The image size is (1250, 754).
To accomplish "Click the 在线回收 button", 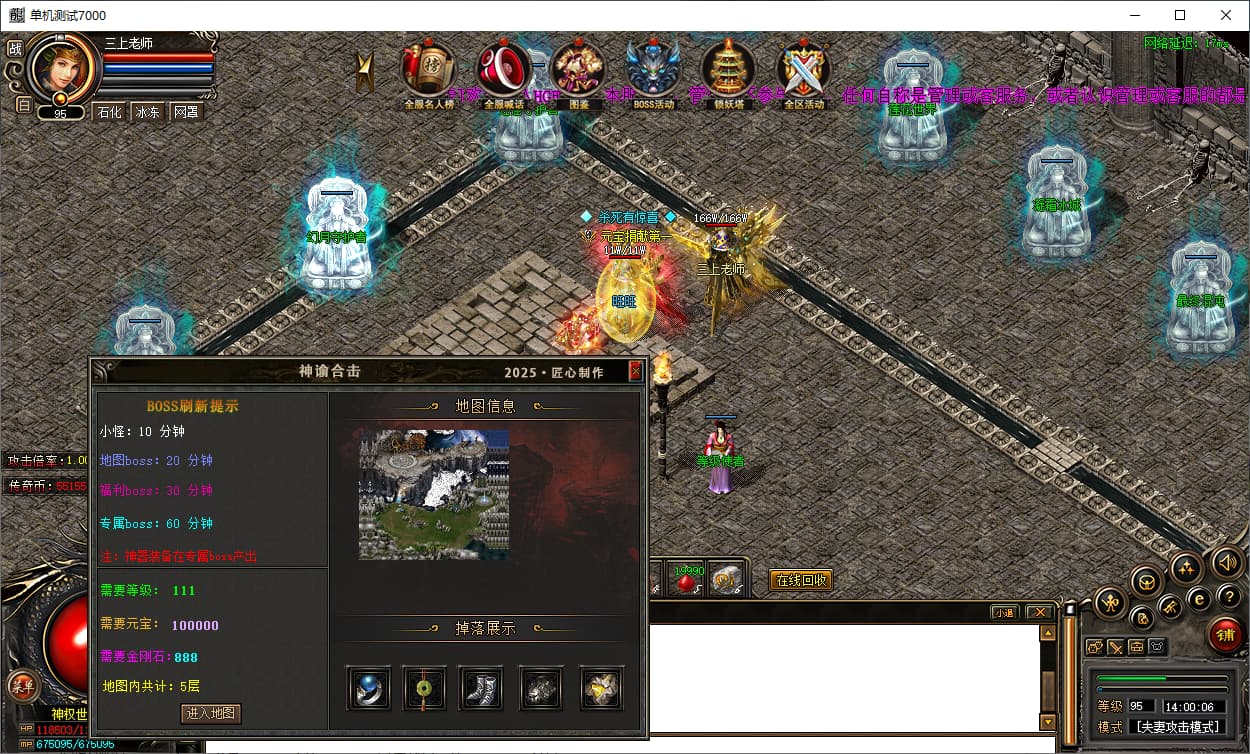I will tap(800, 580).
